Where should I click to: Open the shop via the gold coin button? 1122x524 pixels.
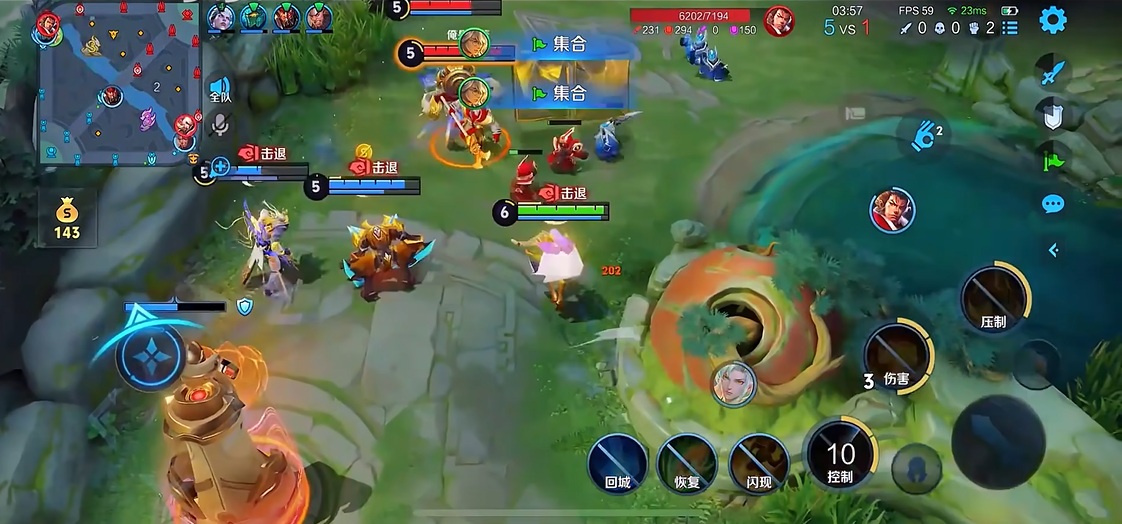tap(67, 218)
